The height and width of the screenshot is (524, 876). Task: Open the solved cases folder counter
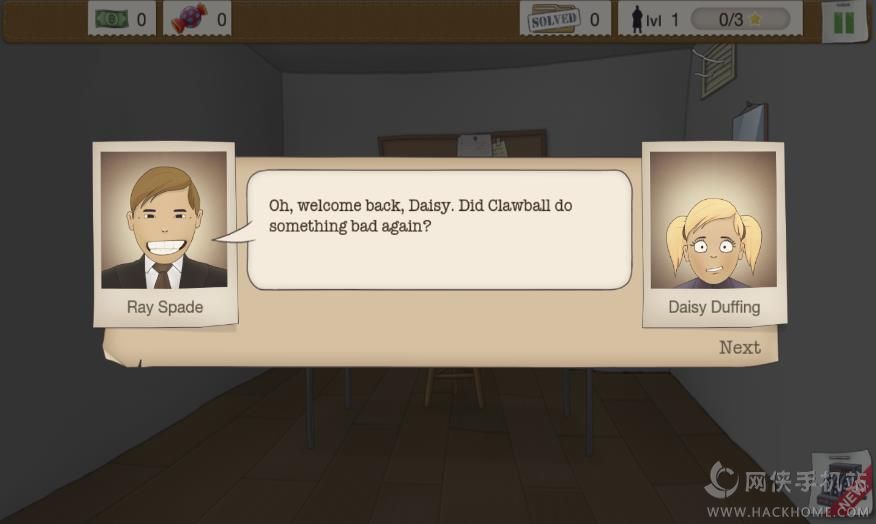coord(553,19)
